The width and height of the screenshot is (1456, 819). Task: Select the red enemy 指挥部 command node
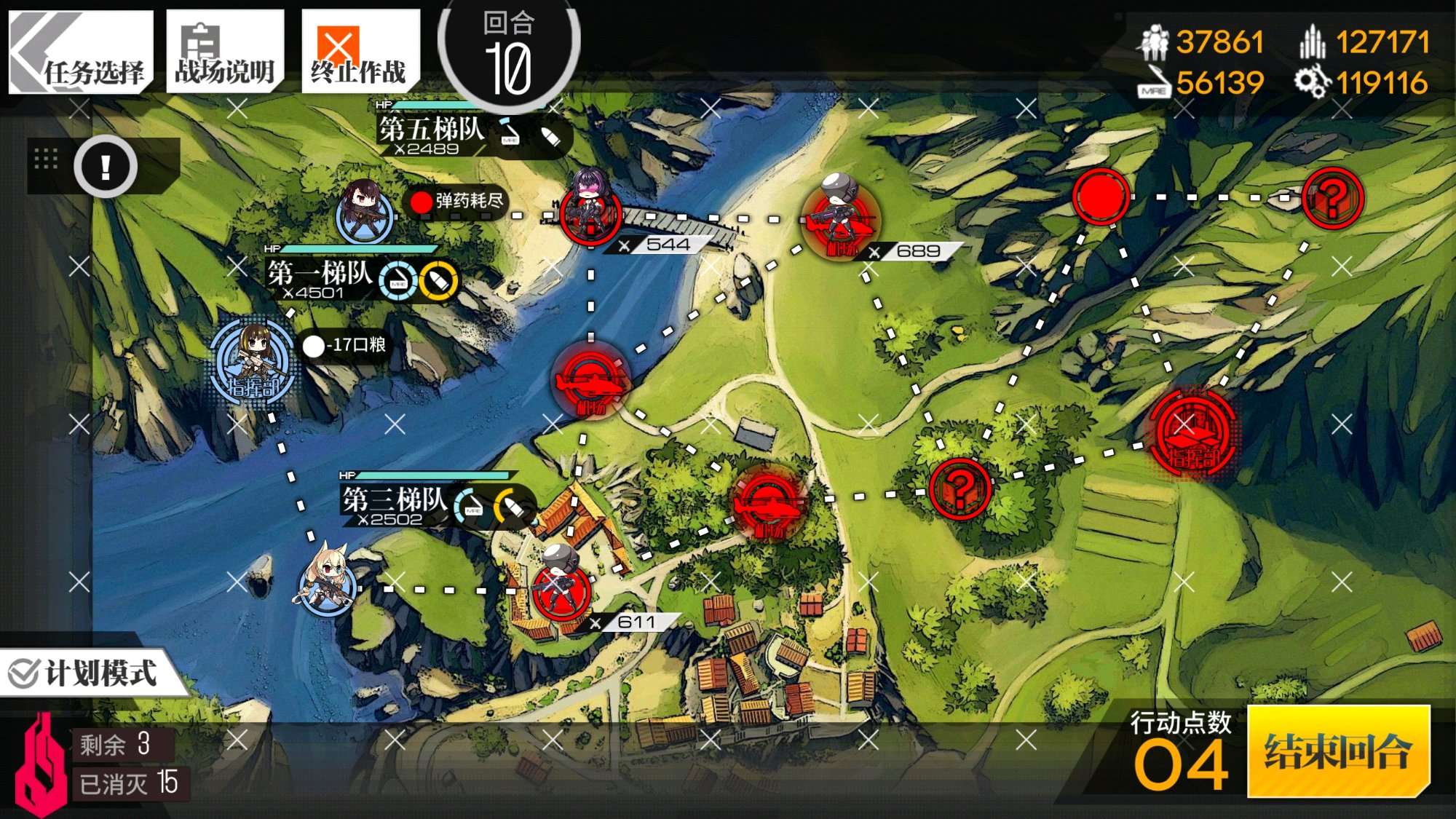tap(1192, 433)
